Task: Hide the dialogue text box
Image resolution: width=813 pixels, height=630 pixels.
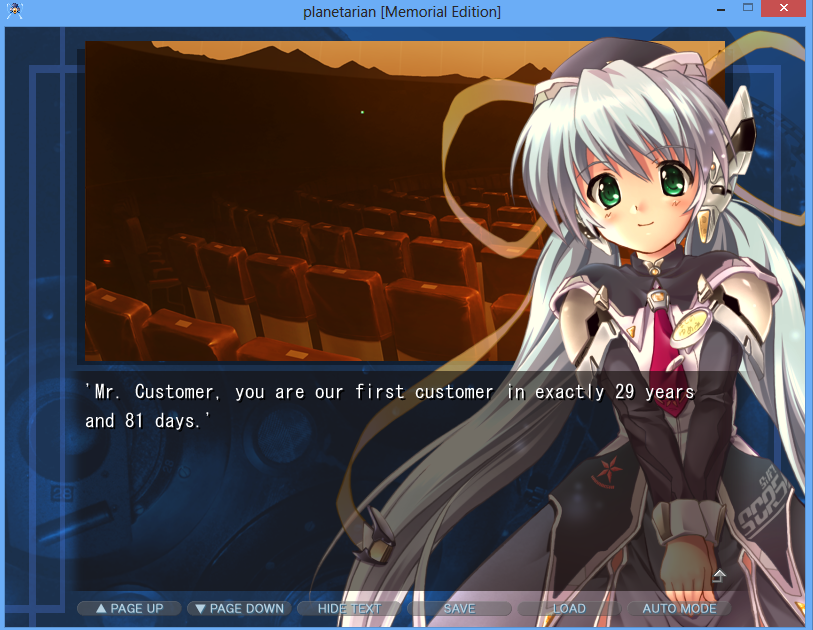Action: pos(349,608)
